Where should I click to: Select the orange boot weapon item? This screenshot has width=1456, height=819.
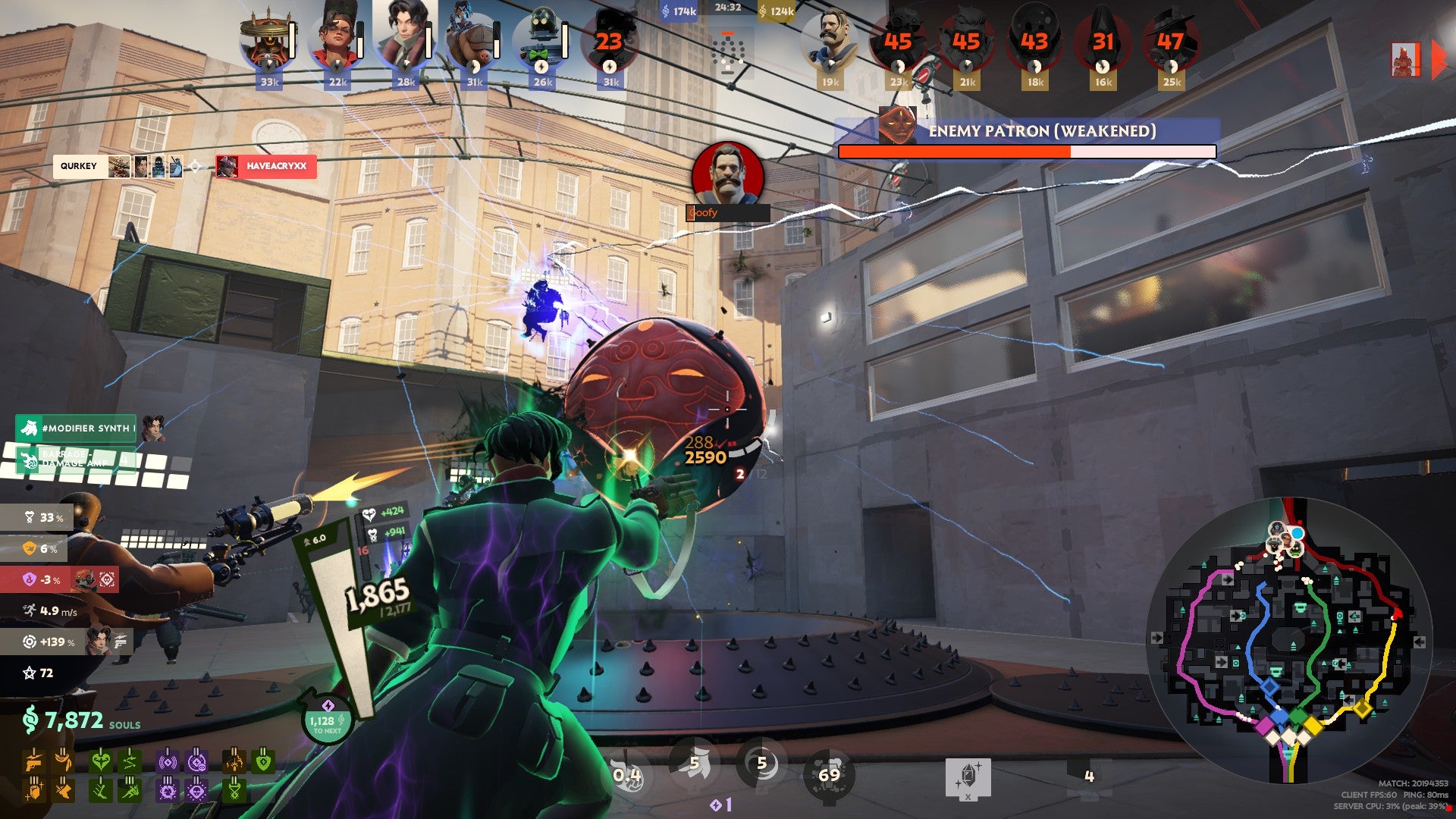[63, 791]
